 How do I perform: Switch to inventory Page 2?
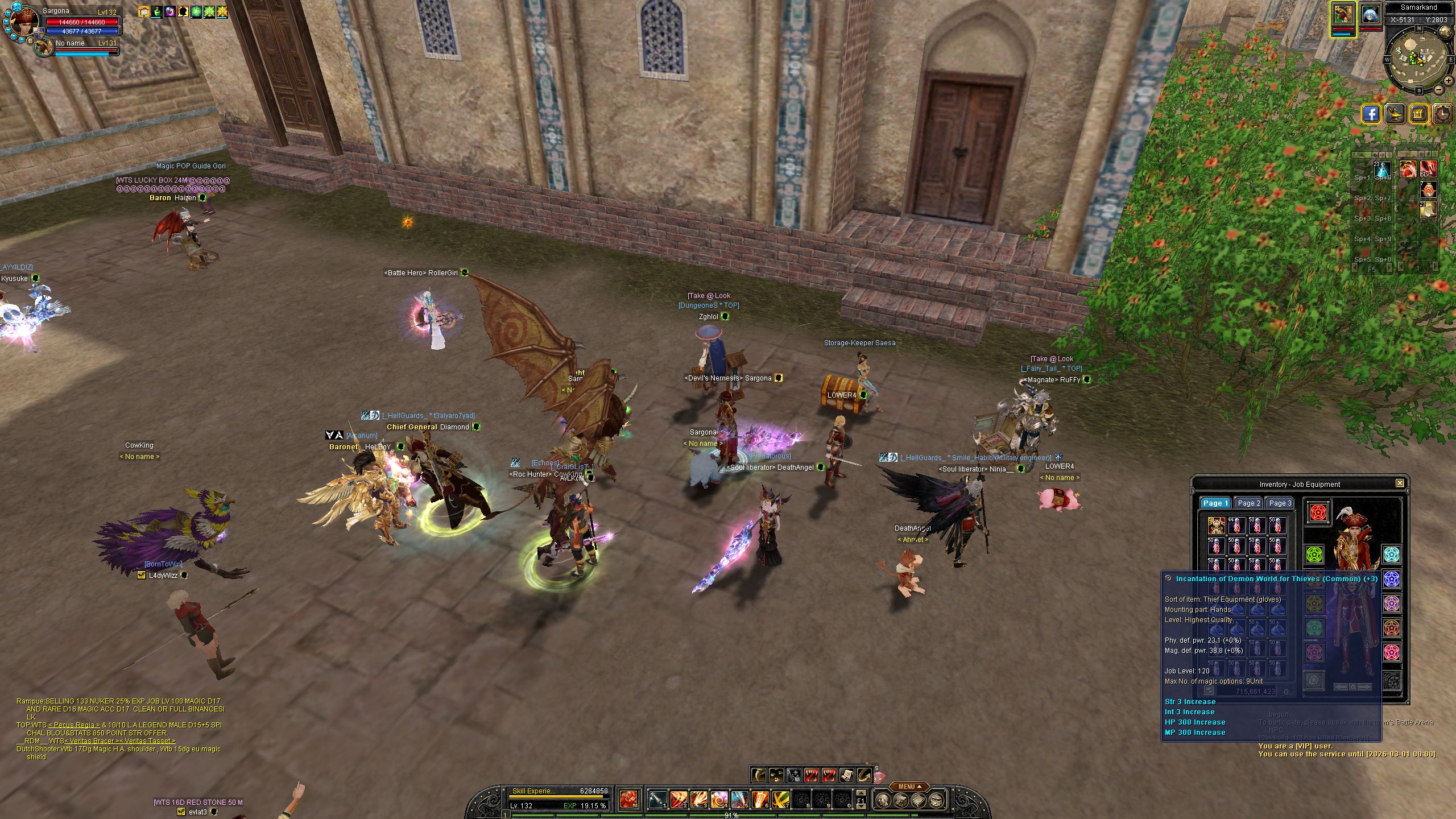pyautogui.click(x=1249, y=503)
